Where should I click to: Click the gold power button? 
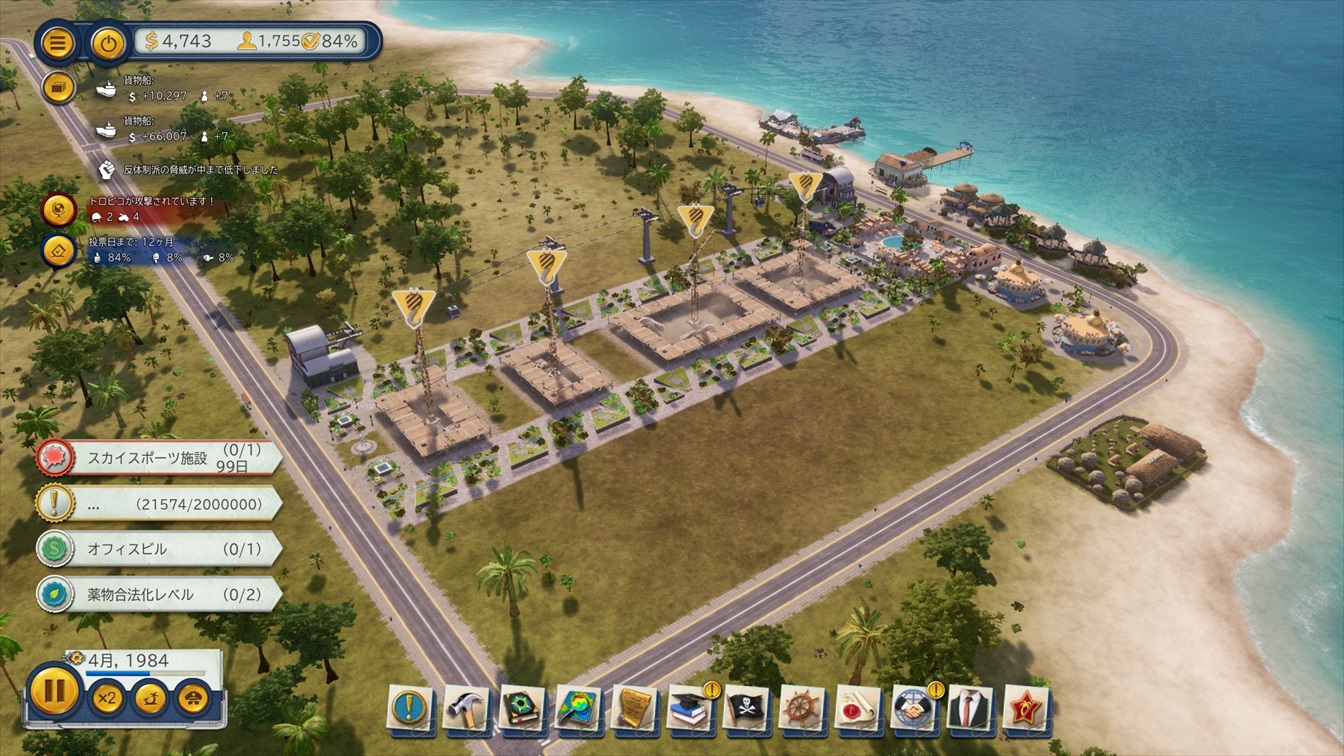[x=108, y=43]
